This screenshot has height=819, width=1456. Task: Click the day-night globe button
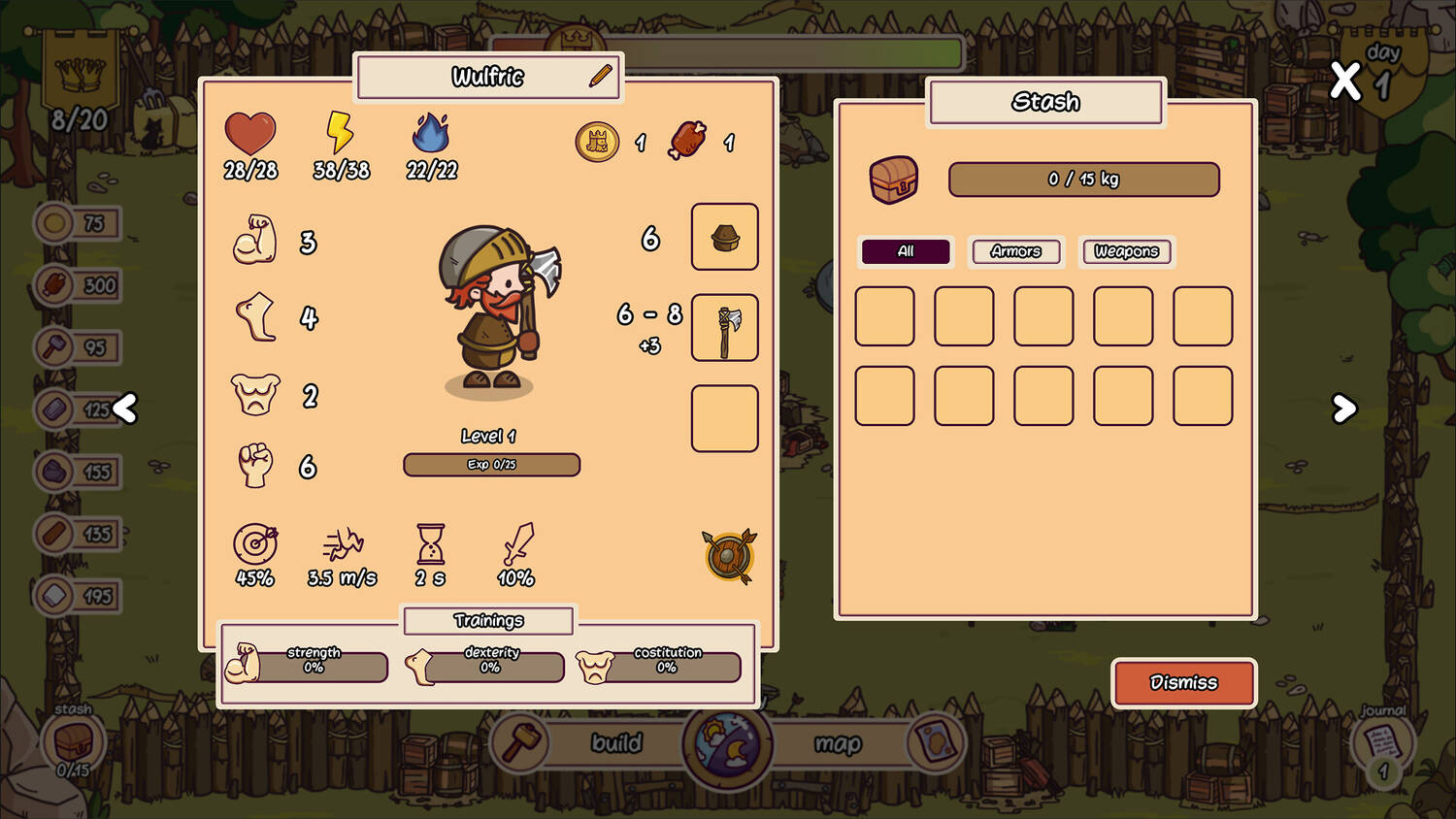(727, 743)
